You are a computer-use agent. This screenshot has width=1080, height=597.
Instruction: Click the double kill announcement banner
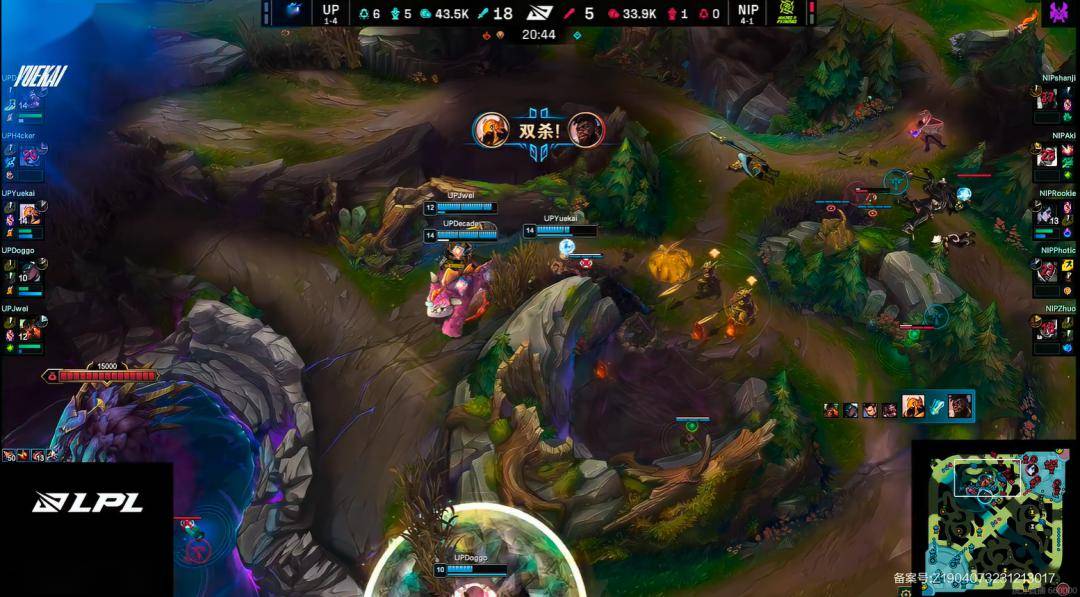[540, 130]
